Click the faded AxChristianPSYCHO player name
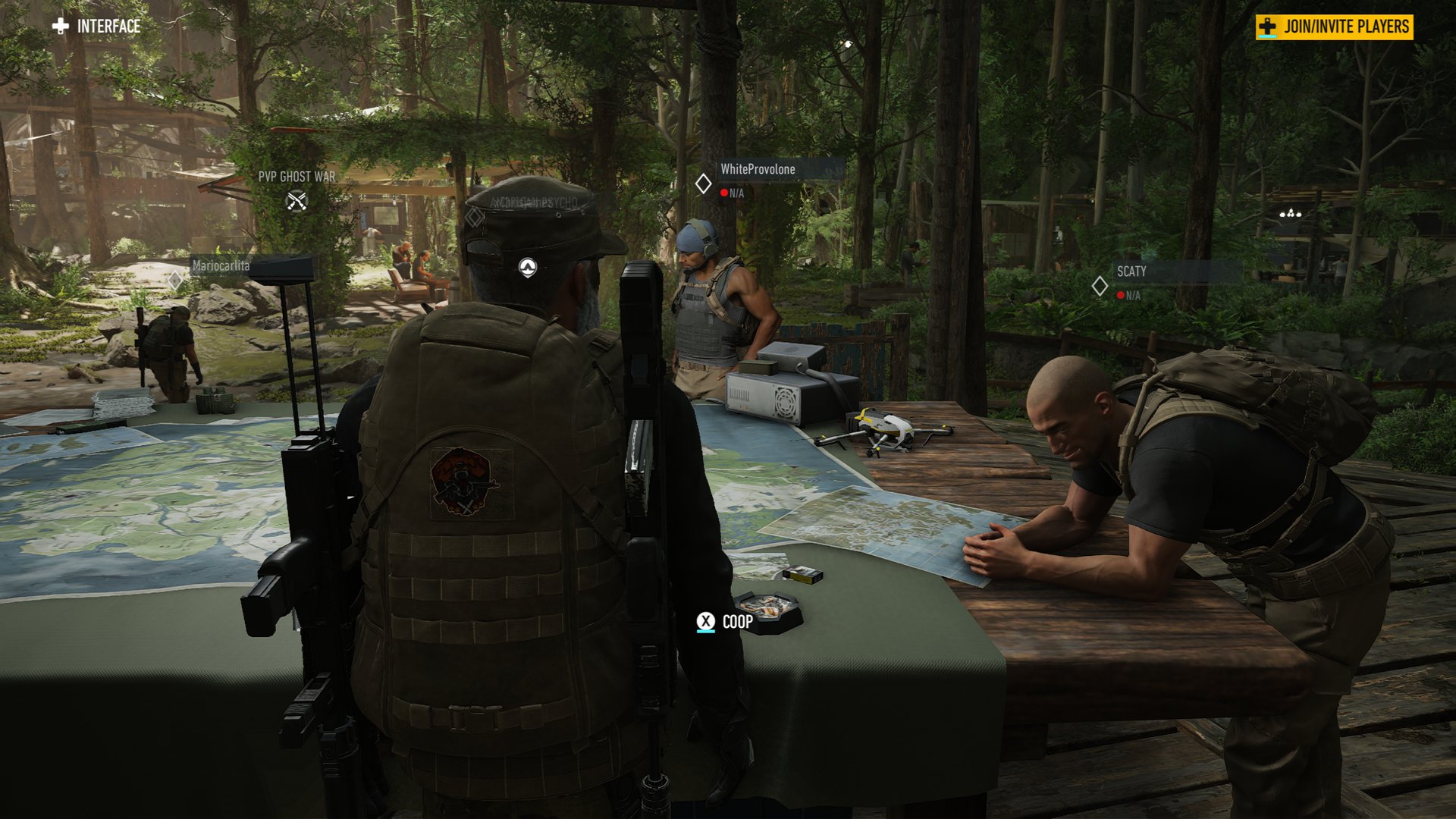Screen dimensions: 1456x819 click(x=533, y=202)
